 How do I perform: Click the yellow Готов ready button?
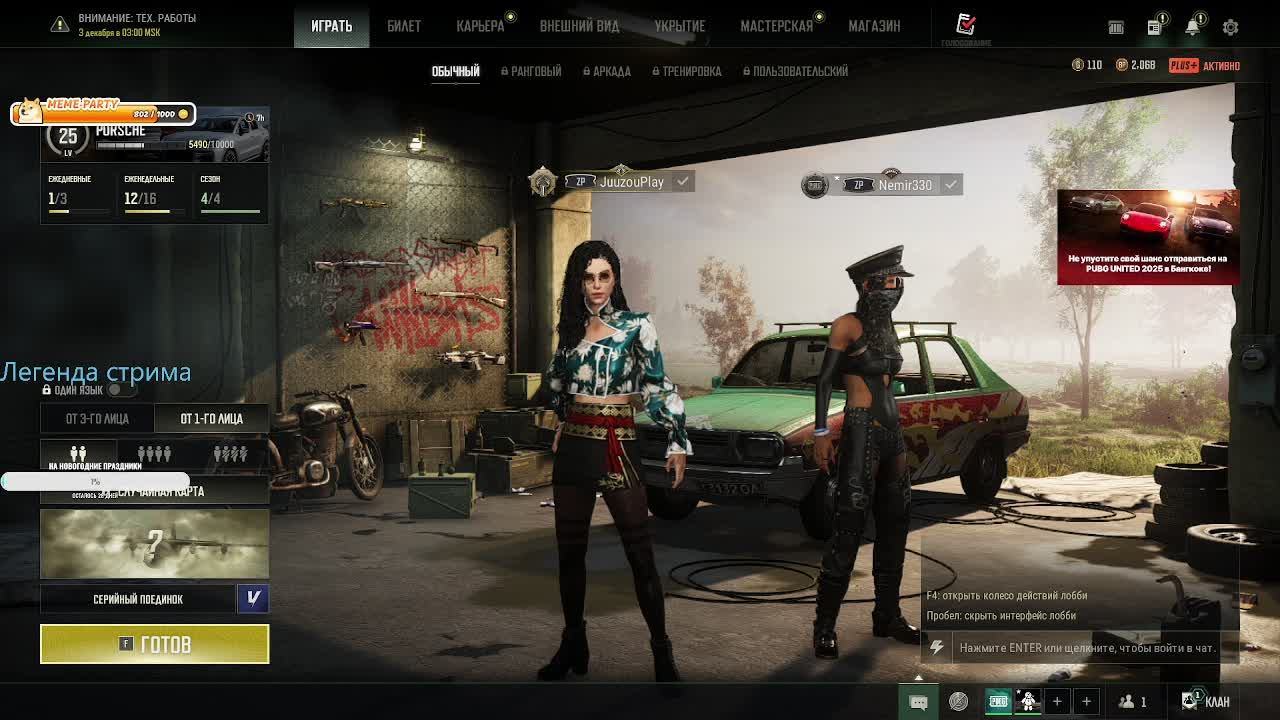pyautogui.click(x=154, y=644)
